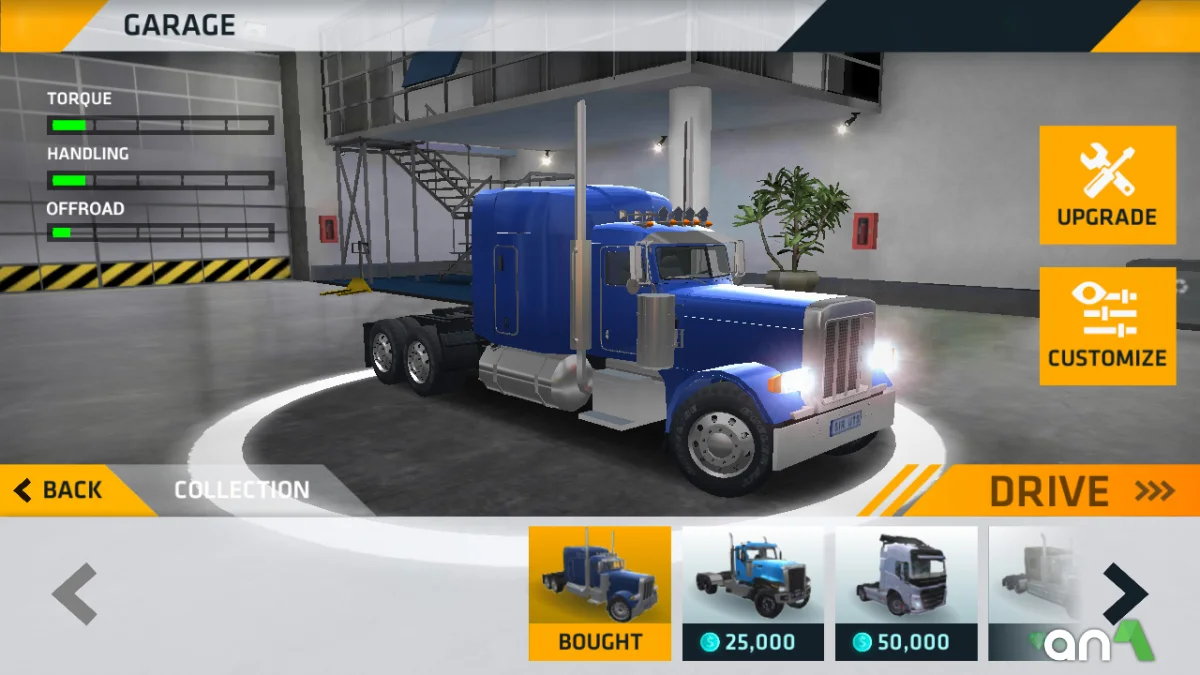
Task: Open the Customize options
Action: (x=1107, y=326)
